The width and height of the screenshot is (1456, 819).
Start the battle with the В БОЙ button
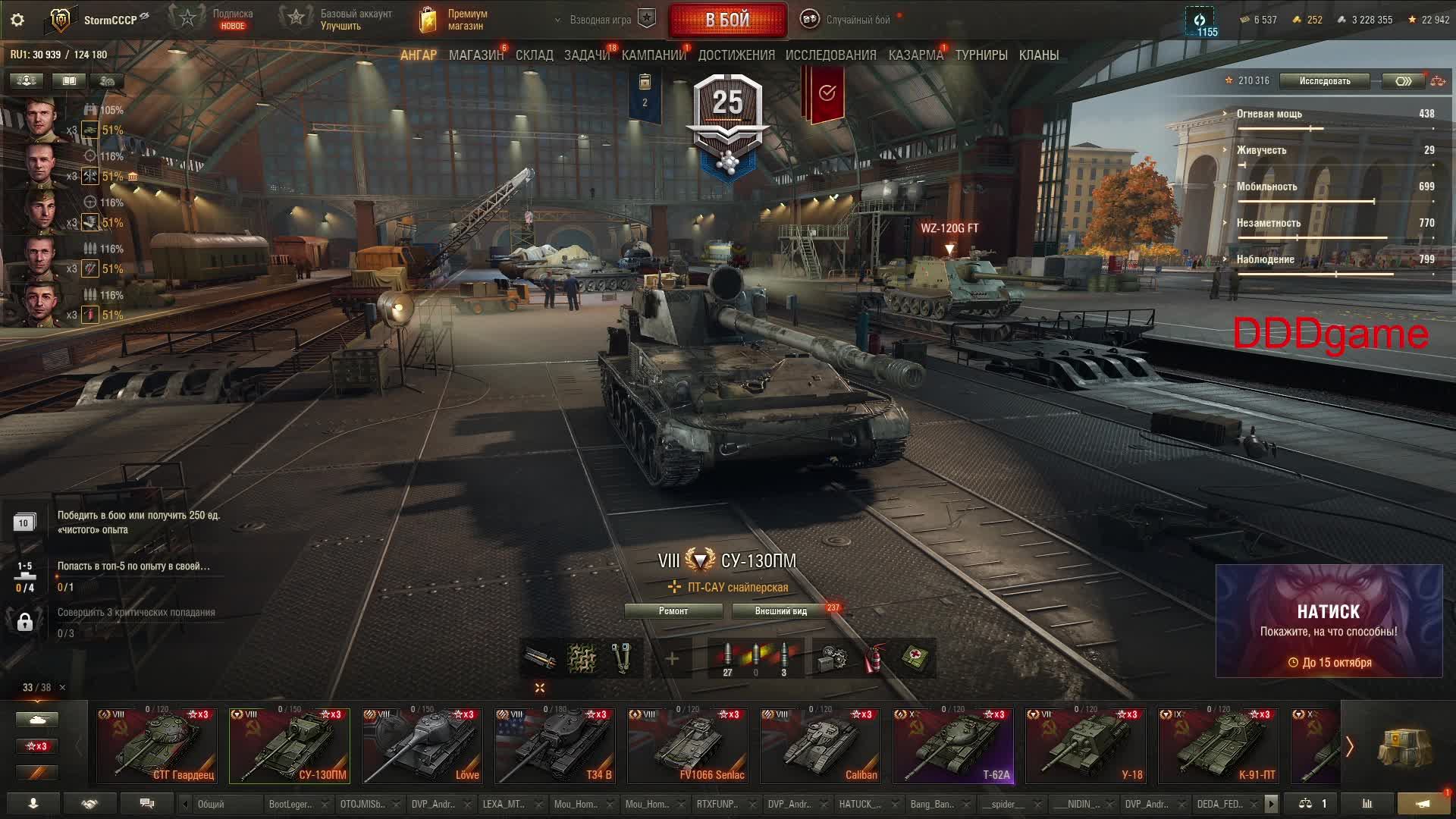(x=727, y=20)
